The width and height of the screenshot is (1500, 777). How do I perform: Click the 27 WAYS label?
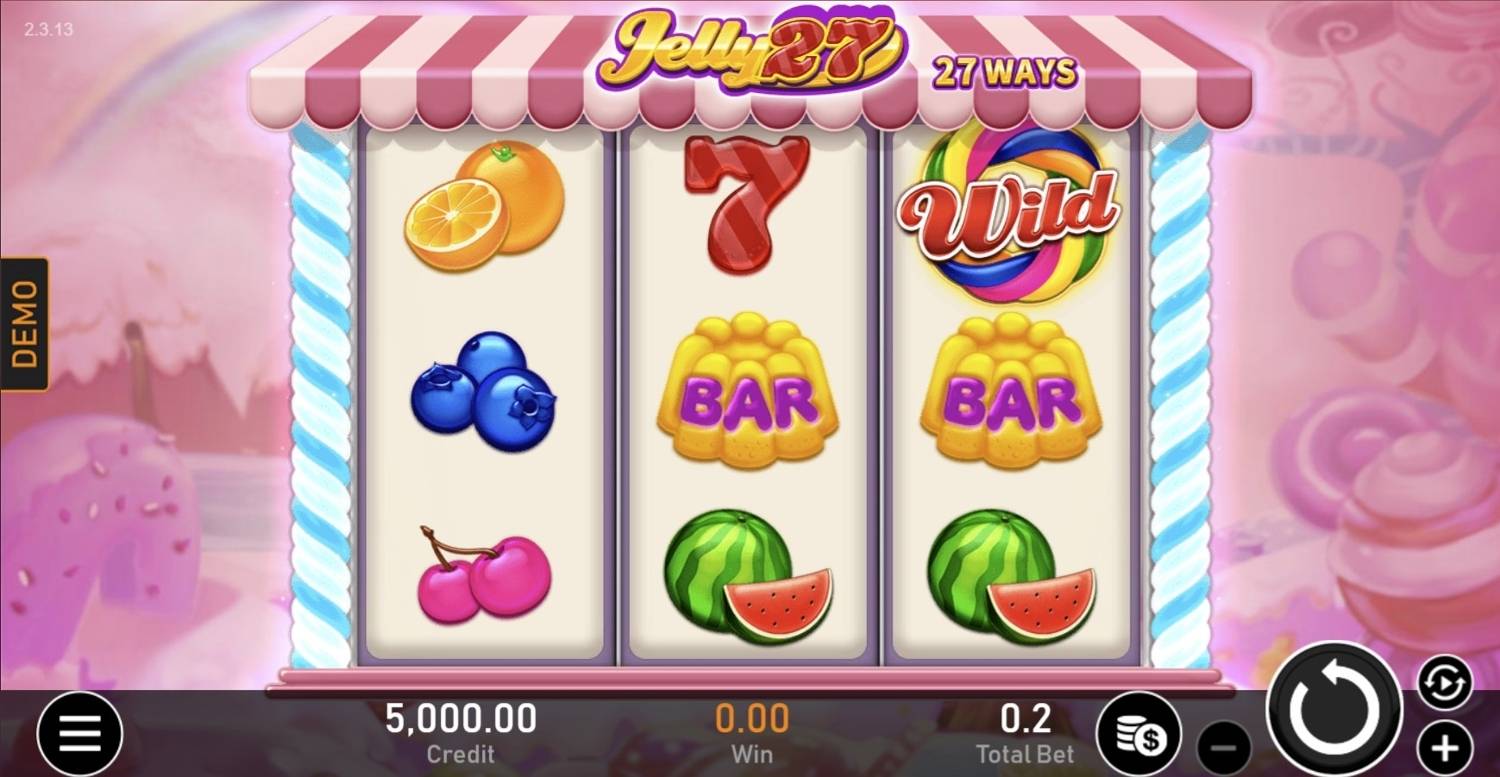[x=1005, y=70]
